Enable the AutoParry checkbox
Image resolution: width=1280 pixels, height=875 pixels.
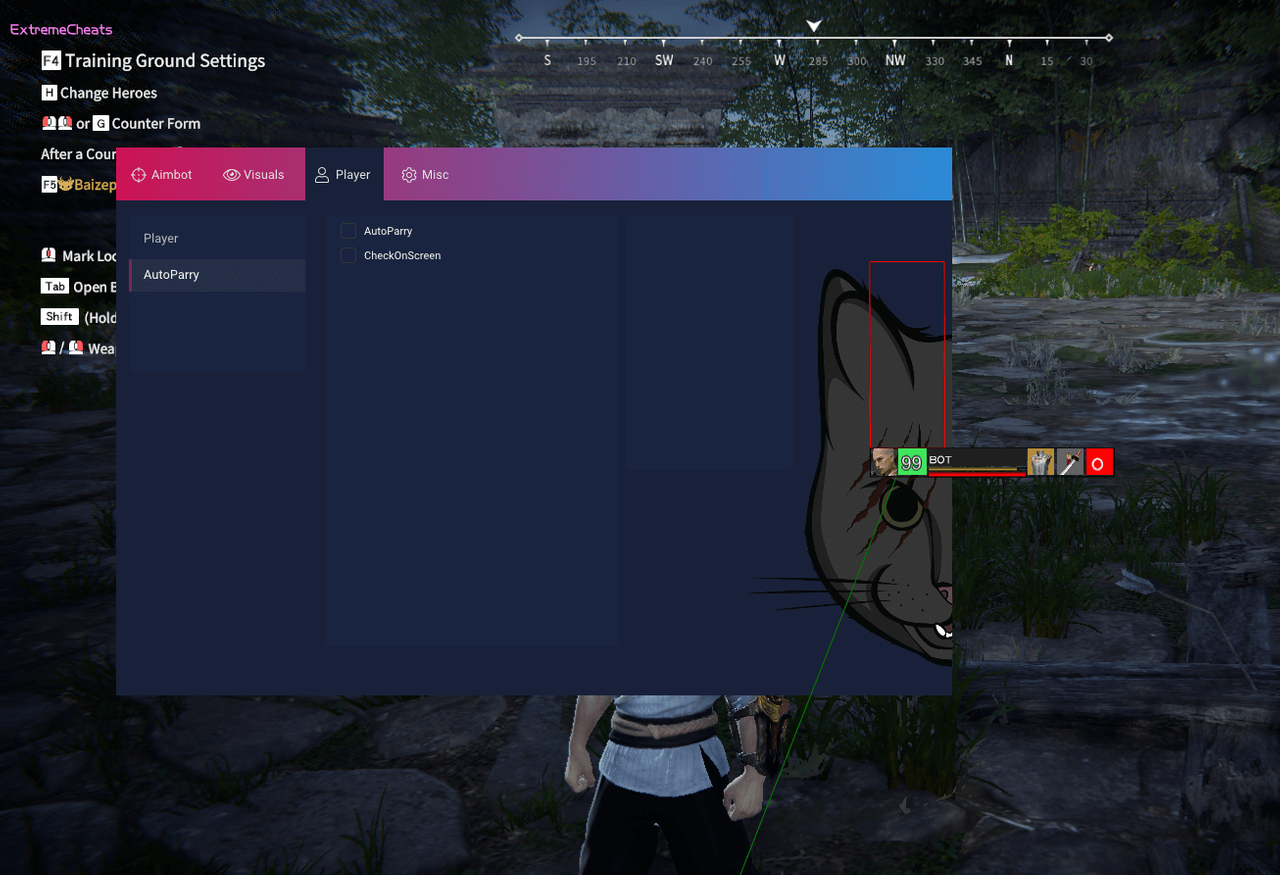tap(348, 230)
